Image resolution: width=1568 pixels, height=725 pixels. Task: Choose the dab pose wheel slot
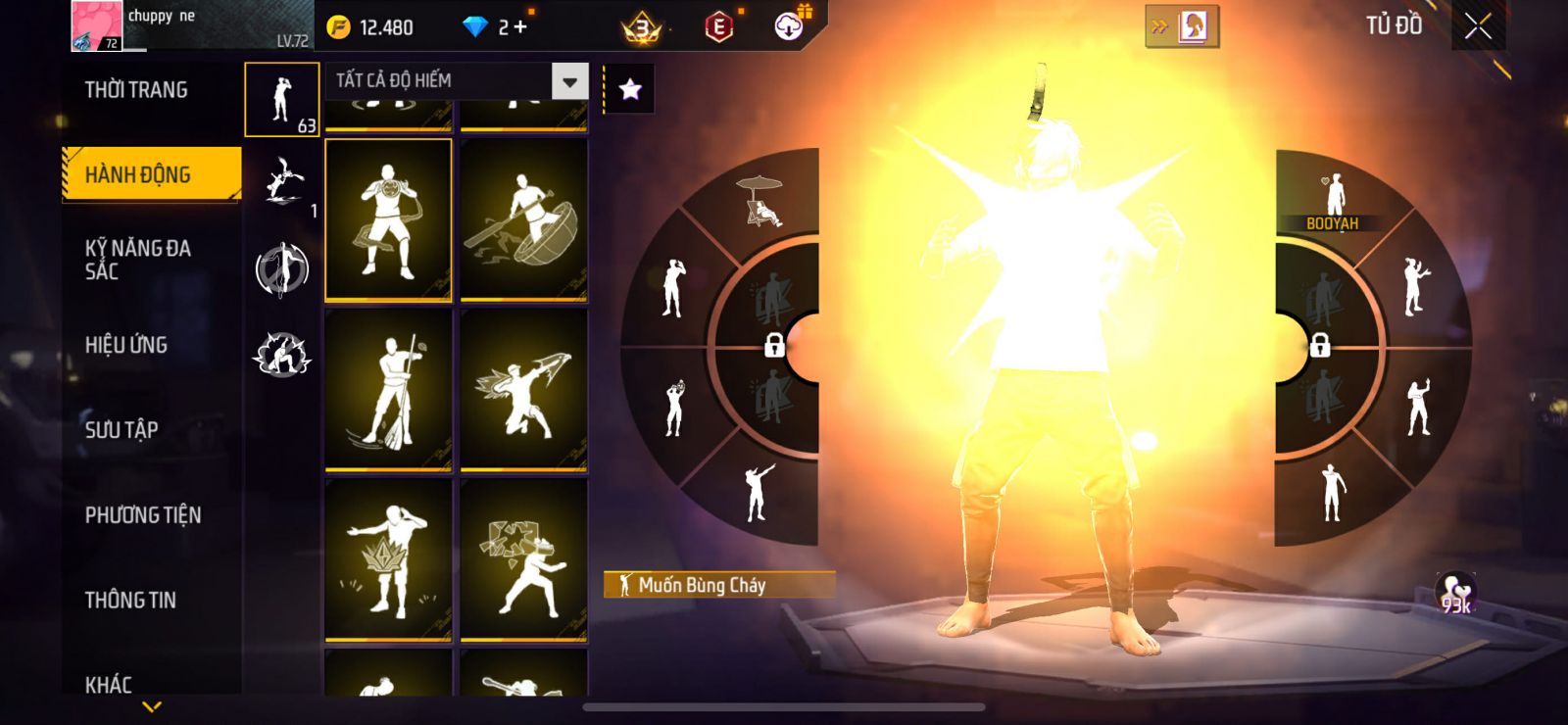pos(756,490)
